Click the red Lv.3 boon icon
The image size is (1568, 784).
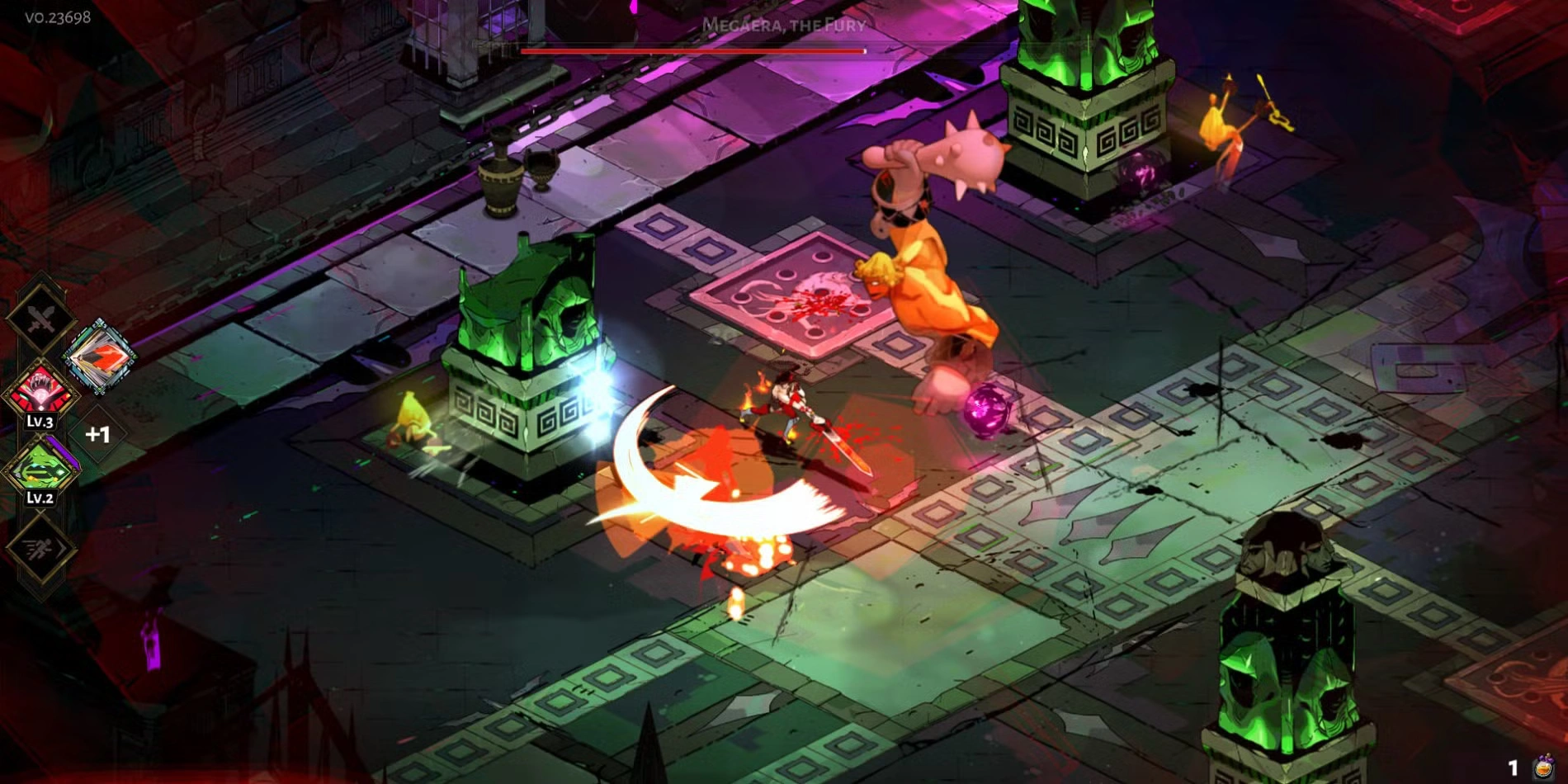[x=40, y=390]
